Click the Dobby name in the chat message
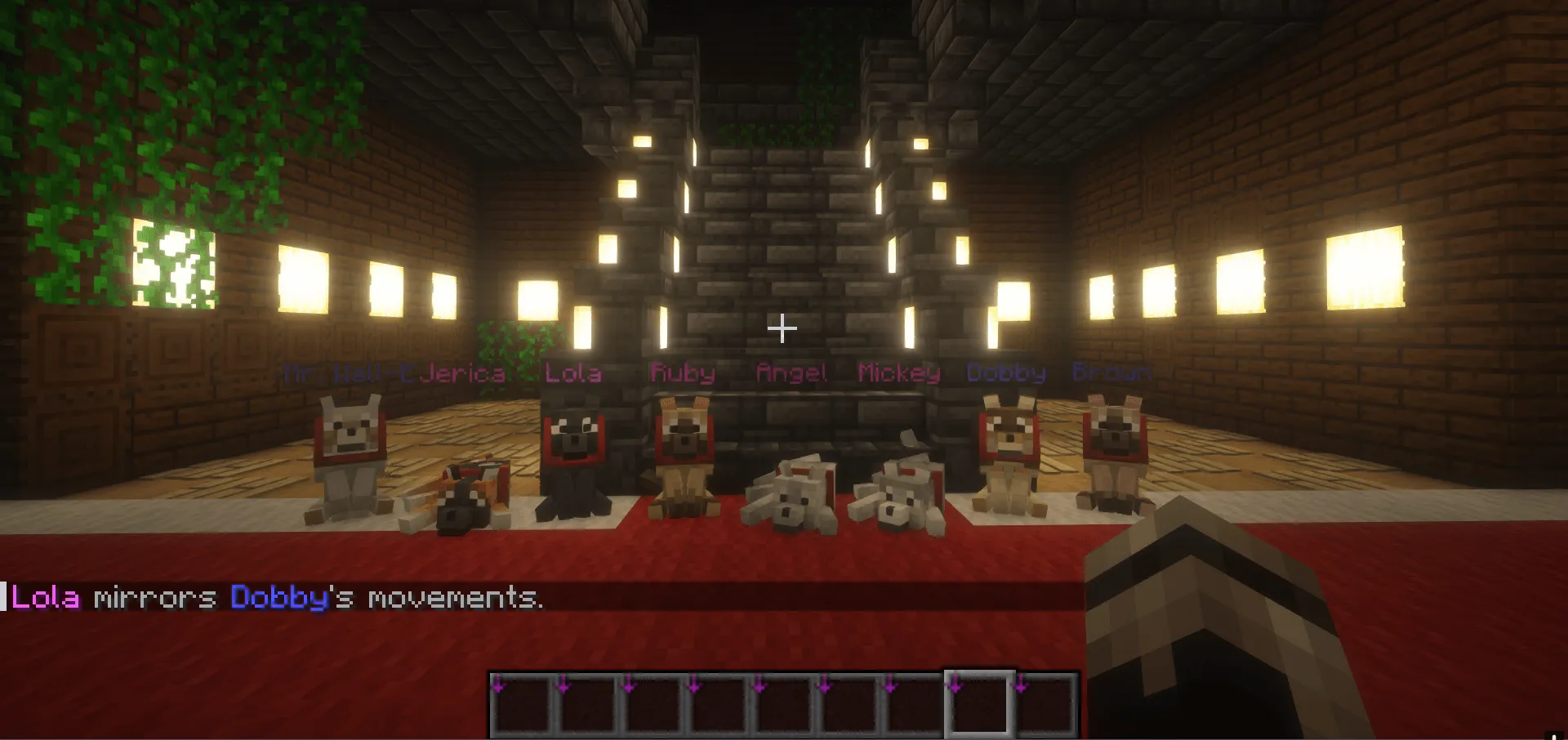 pyautogui.click(x=275, y=600)
